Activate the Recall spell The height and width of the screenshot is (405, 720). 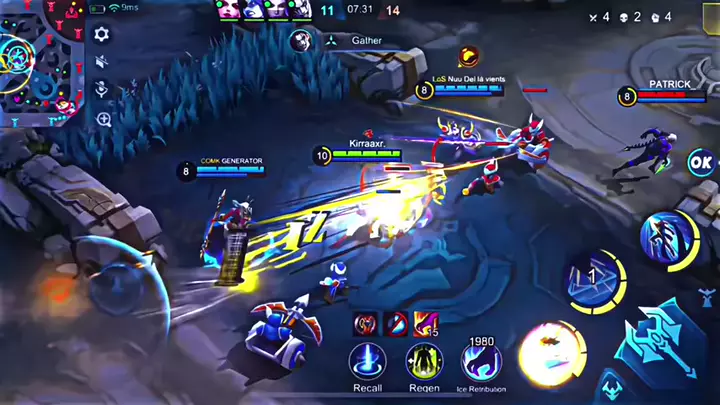click(x=367, y=361)
